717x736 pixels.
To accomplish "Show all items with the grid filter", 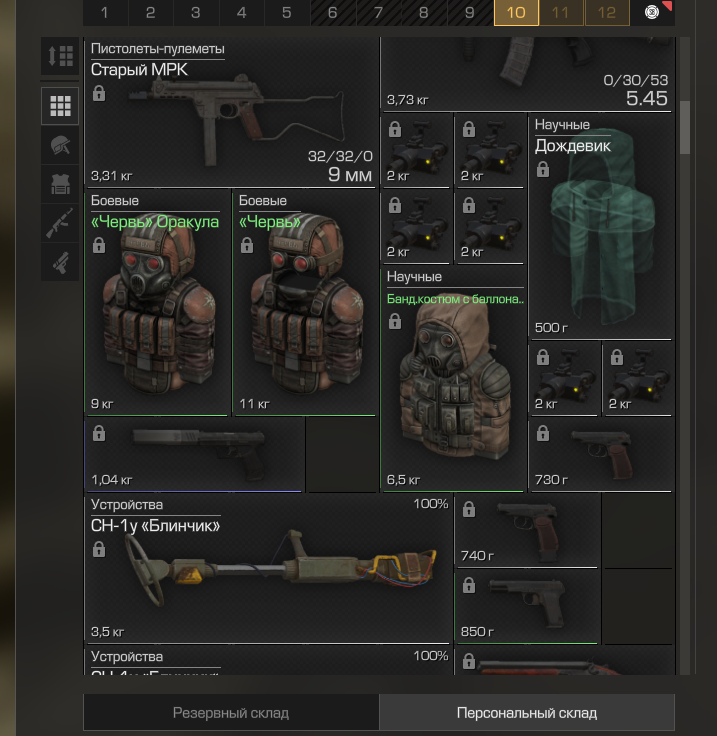I will click(x=60, y=106).
